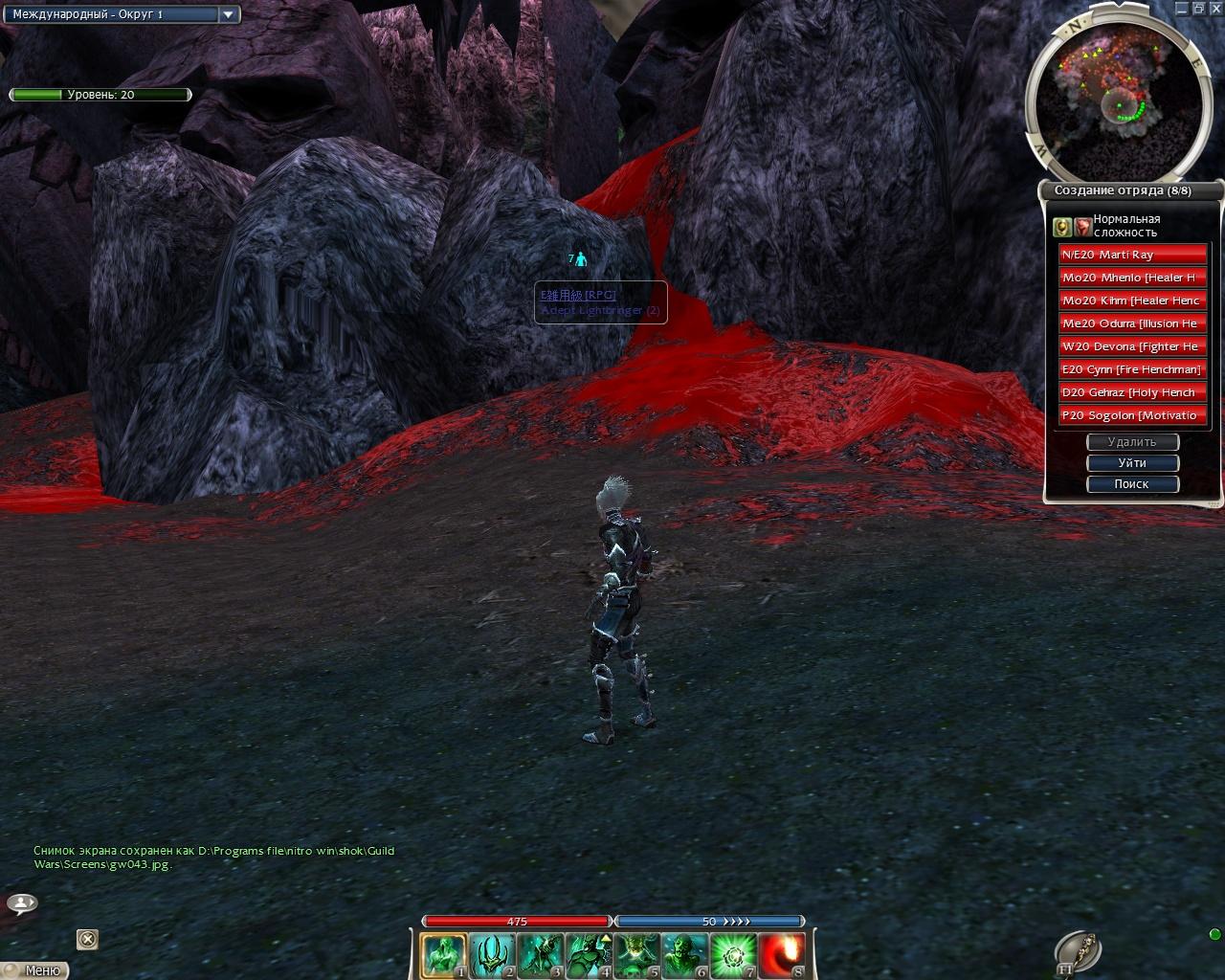Screen dimensions: 1225x980
Task: Activate the red fire skill in slot 8
Action: [x=782, y=956]
